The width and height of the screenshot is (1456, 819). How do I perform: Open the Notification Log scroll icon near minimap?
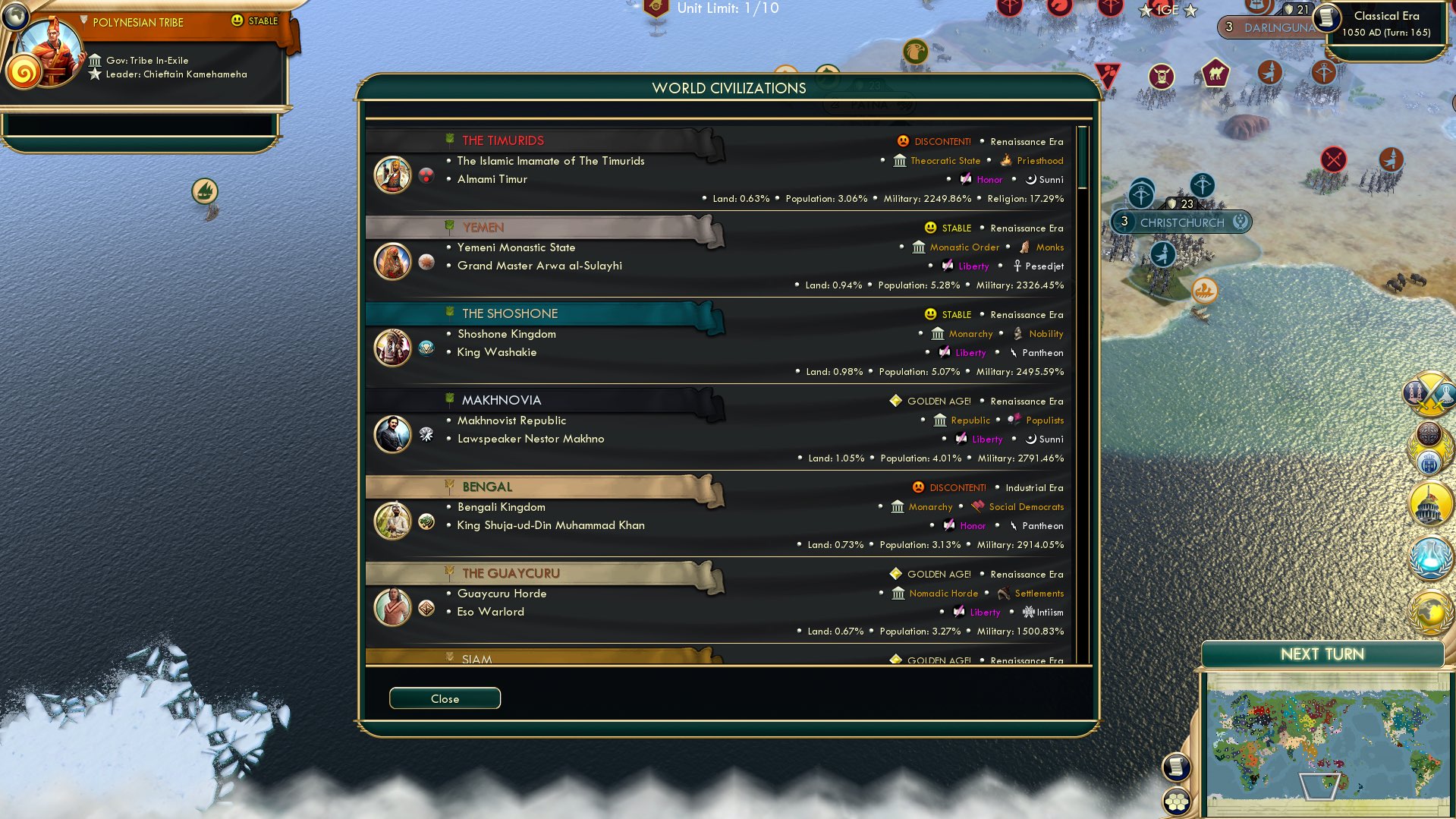pyautogui.click(x=1176, y=768)
